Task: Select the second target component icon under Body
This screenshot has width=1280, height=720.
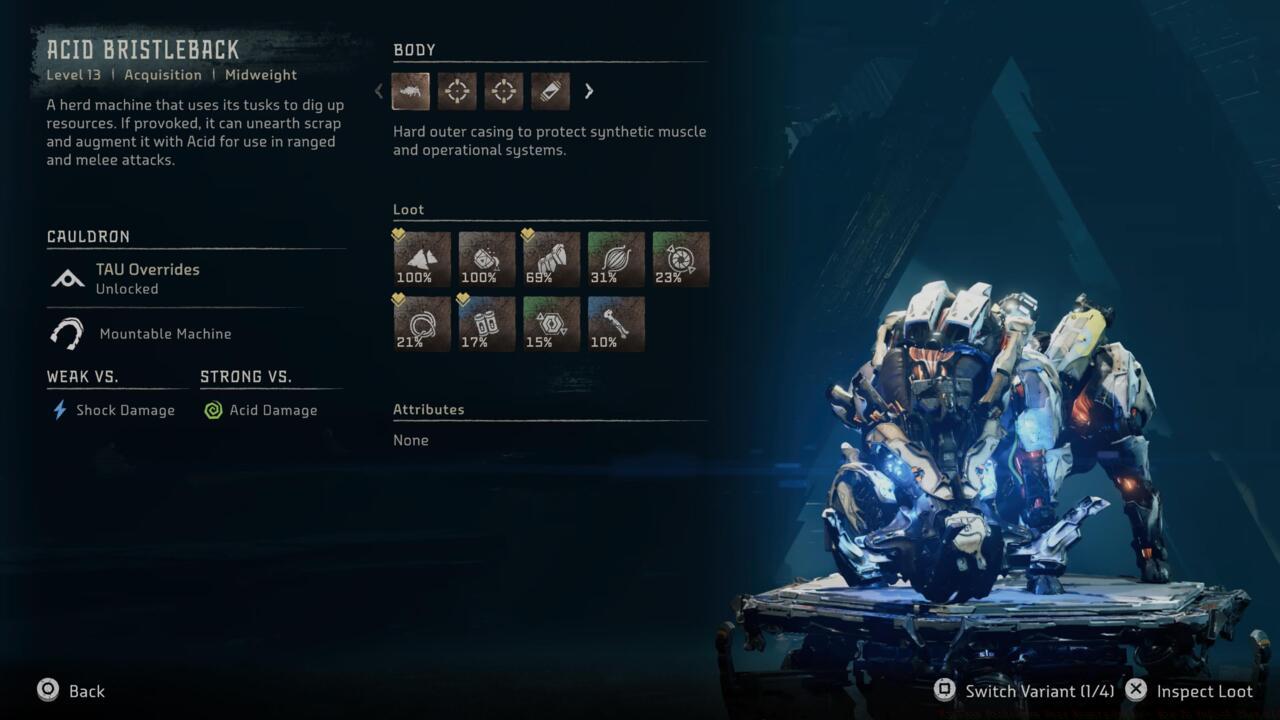Action: (x=503, y=91)
